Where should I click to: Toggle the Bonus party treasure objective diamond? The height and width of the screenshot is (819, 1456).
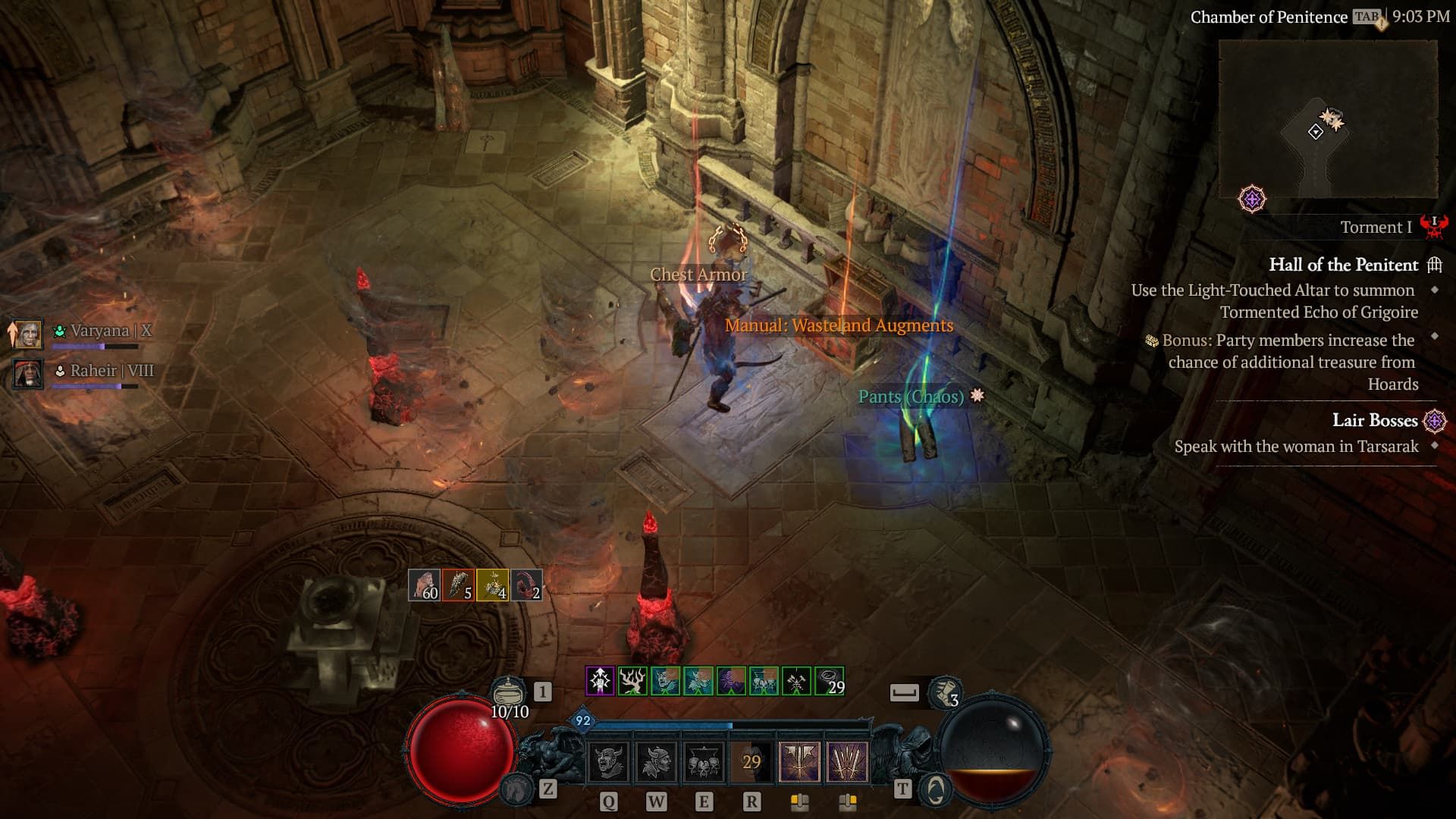tap(1436, 335)
